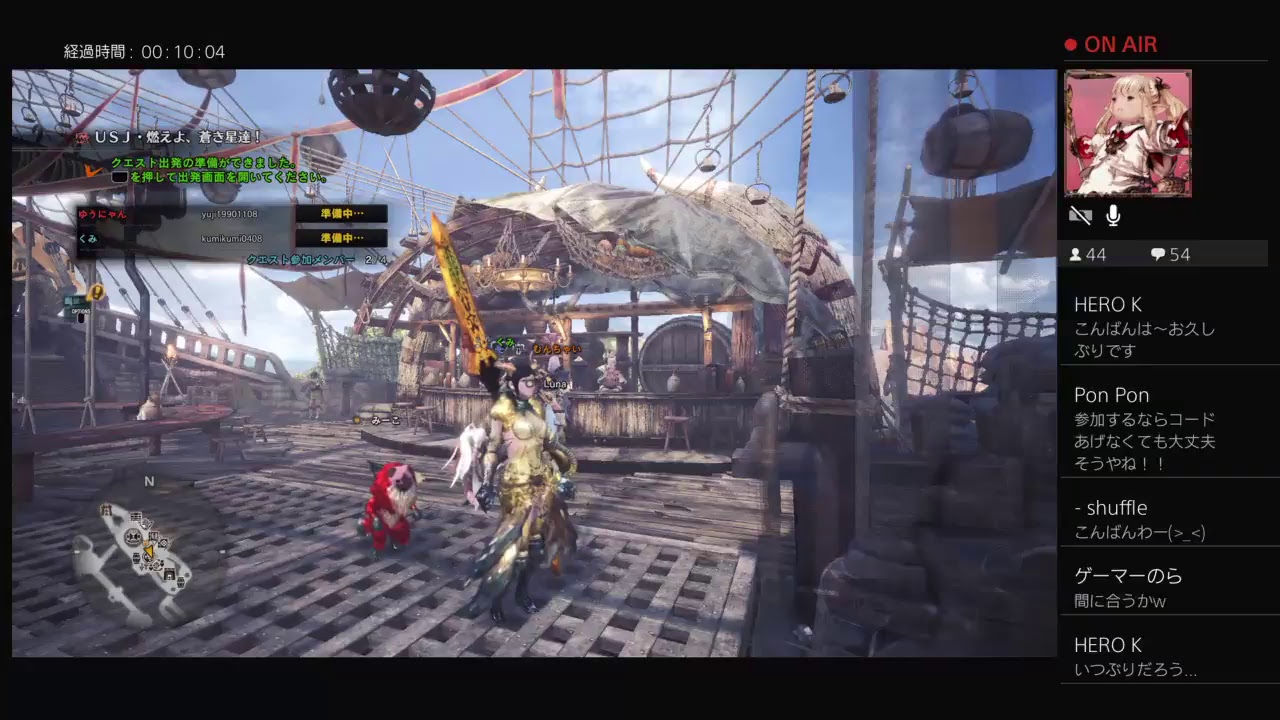Enable the disabled camera for streaming
The width and height of the screenshot is (1280, 720).
pos(1080,214)
